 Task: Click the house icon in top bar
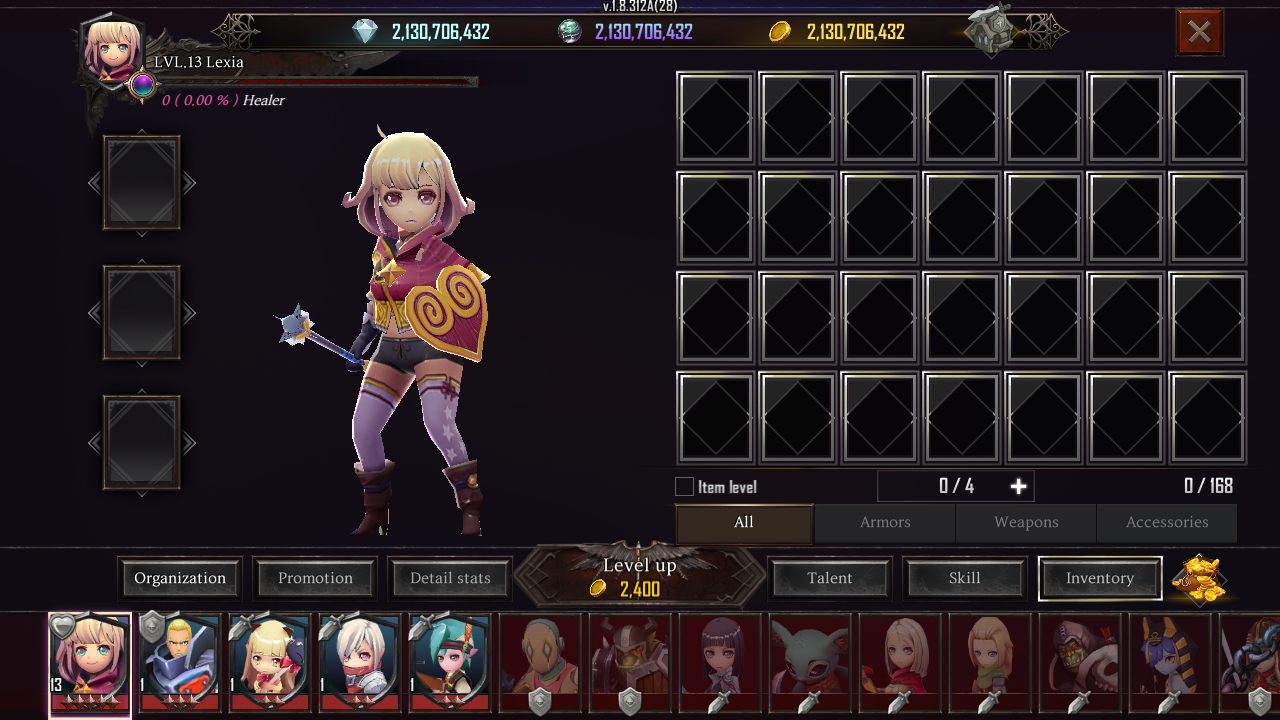(x=992, y=31)
